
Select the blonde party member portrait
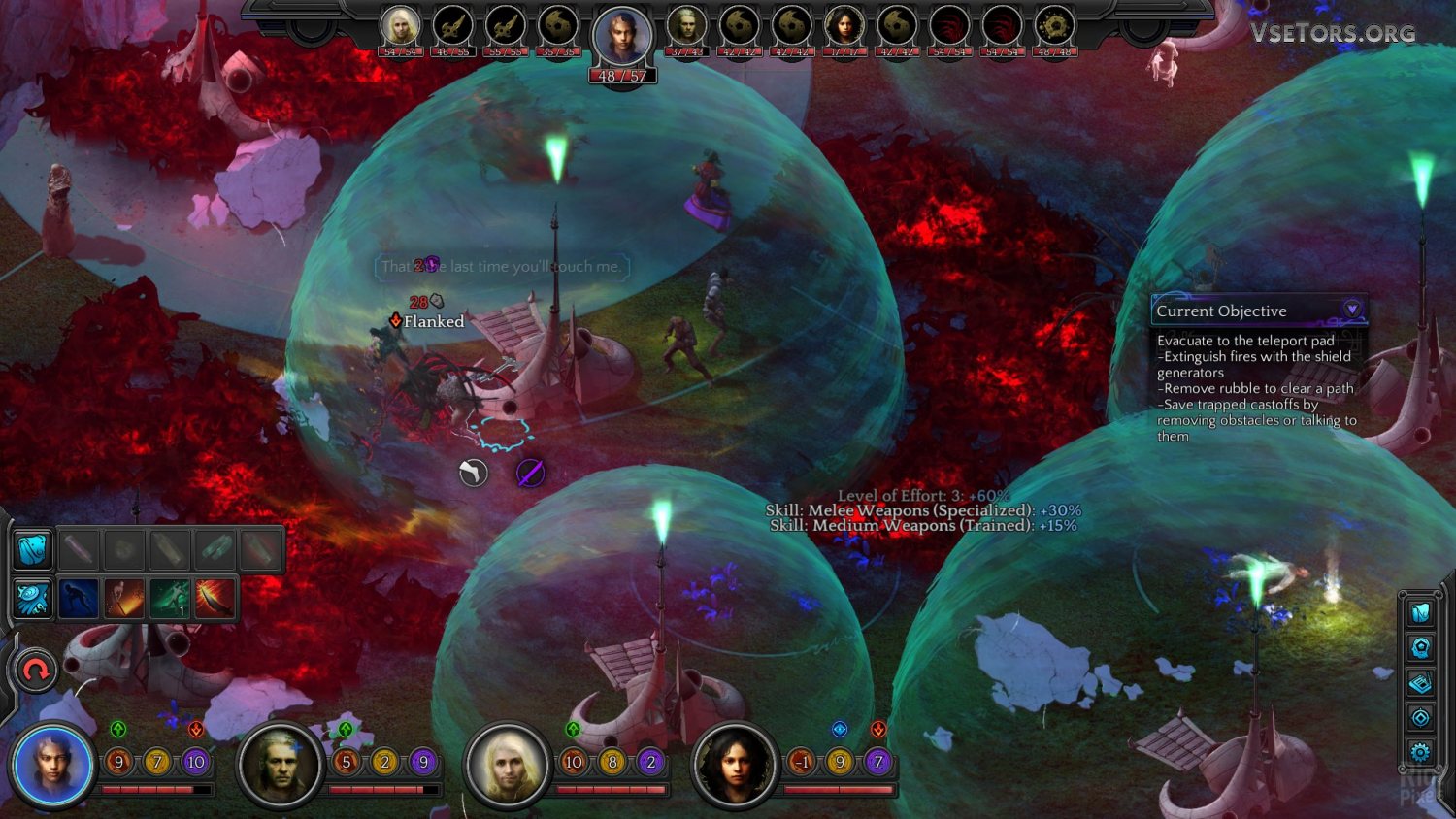507,766
